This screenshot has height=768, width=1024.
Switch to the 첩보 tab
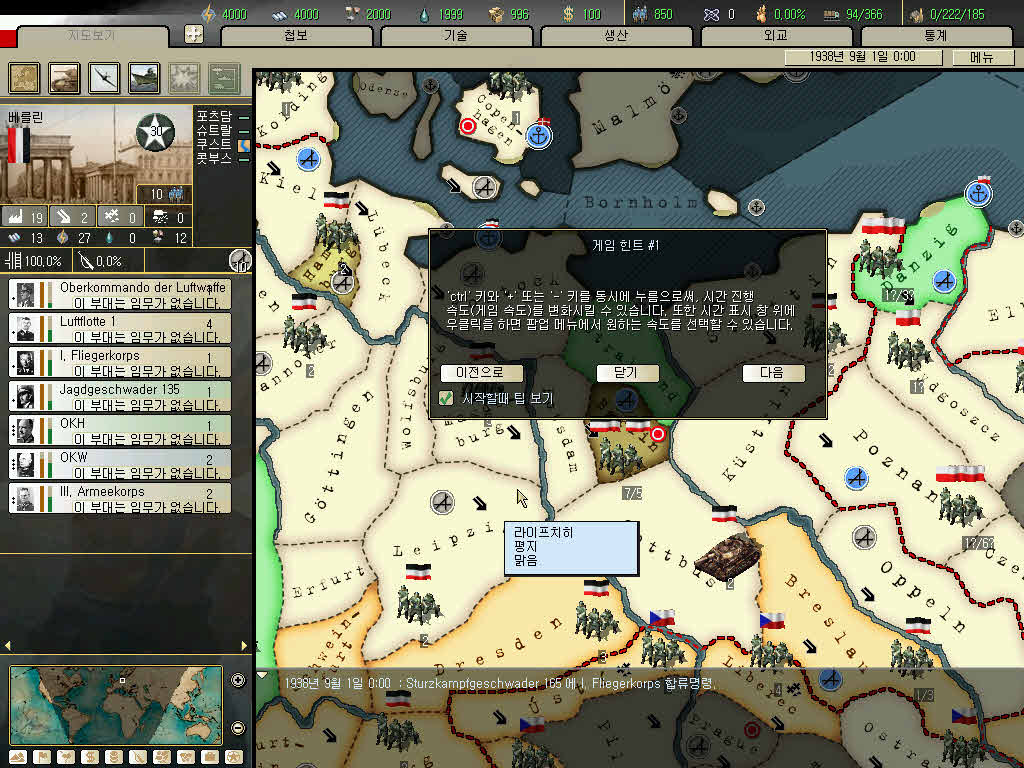click(296, 36)
